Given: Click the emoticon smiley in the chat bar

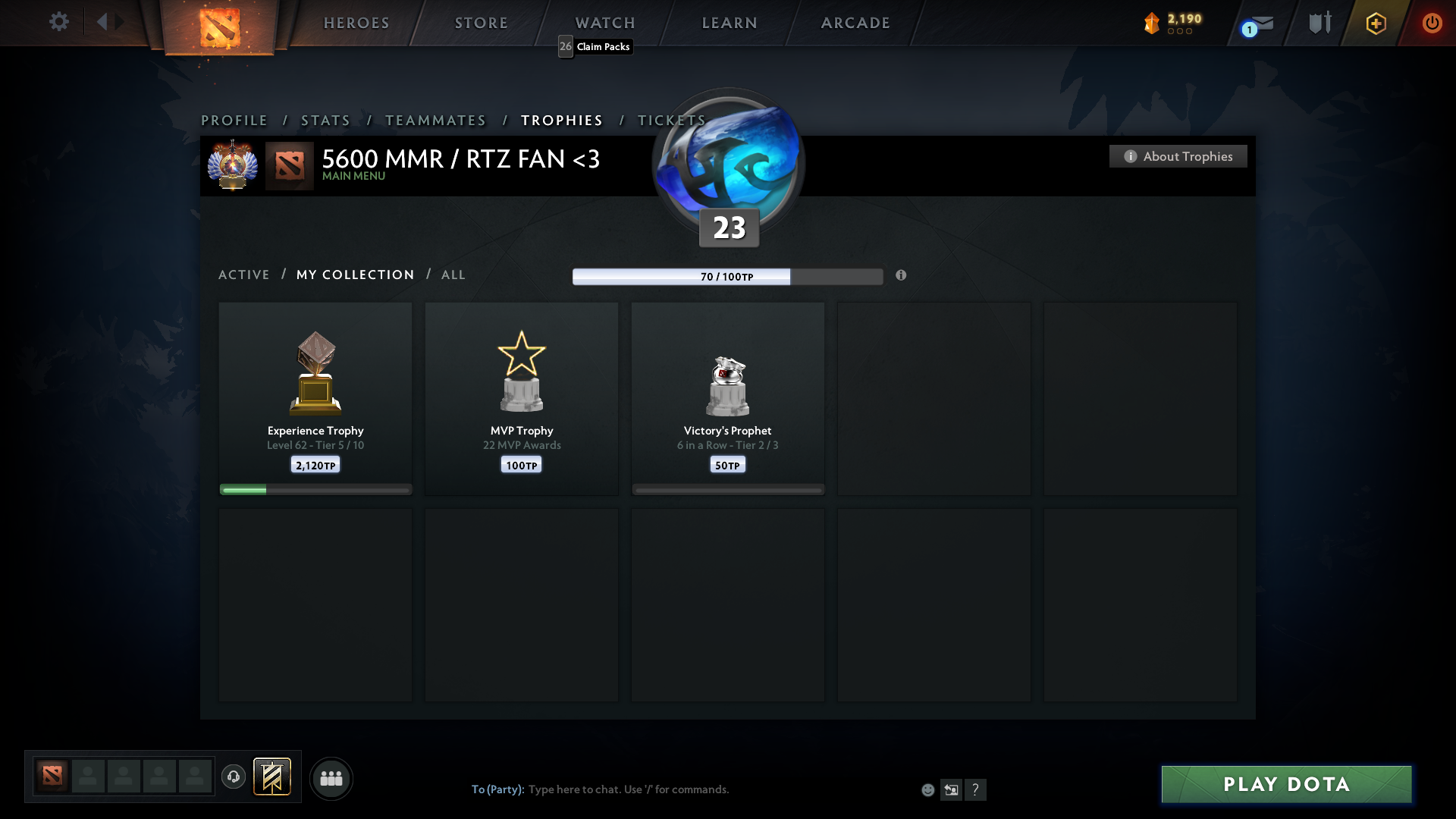Looking at the screenshot, I should [x=927, y=789].
